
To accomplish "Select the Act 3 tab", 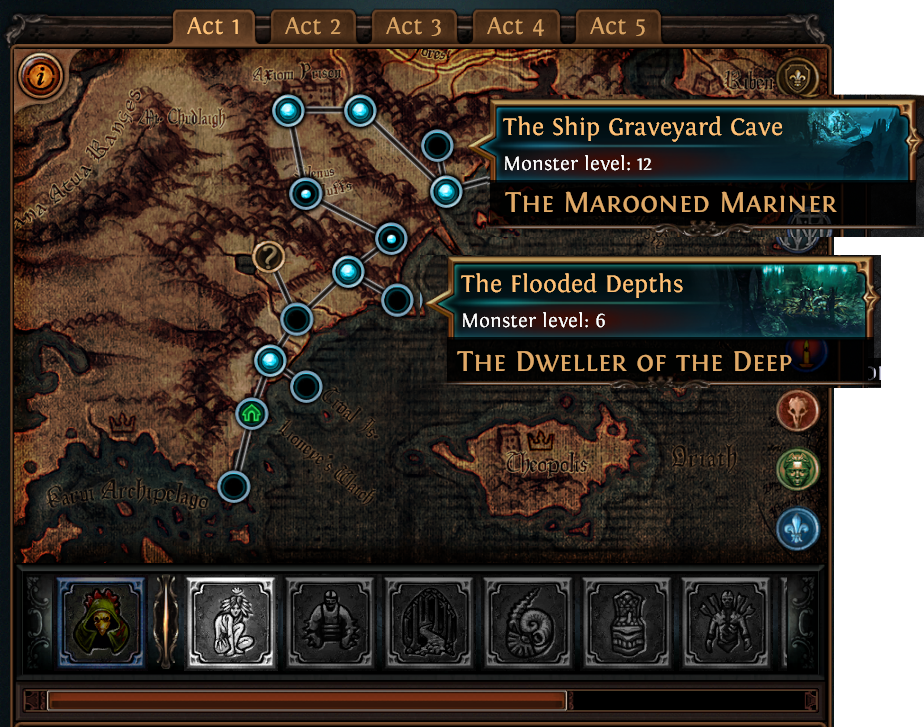I will [413, 27].
